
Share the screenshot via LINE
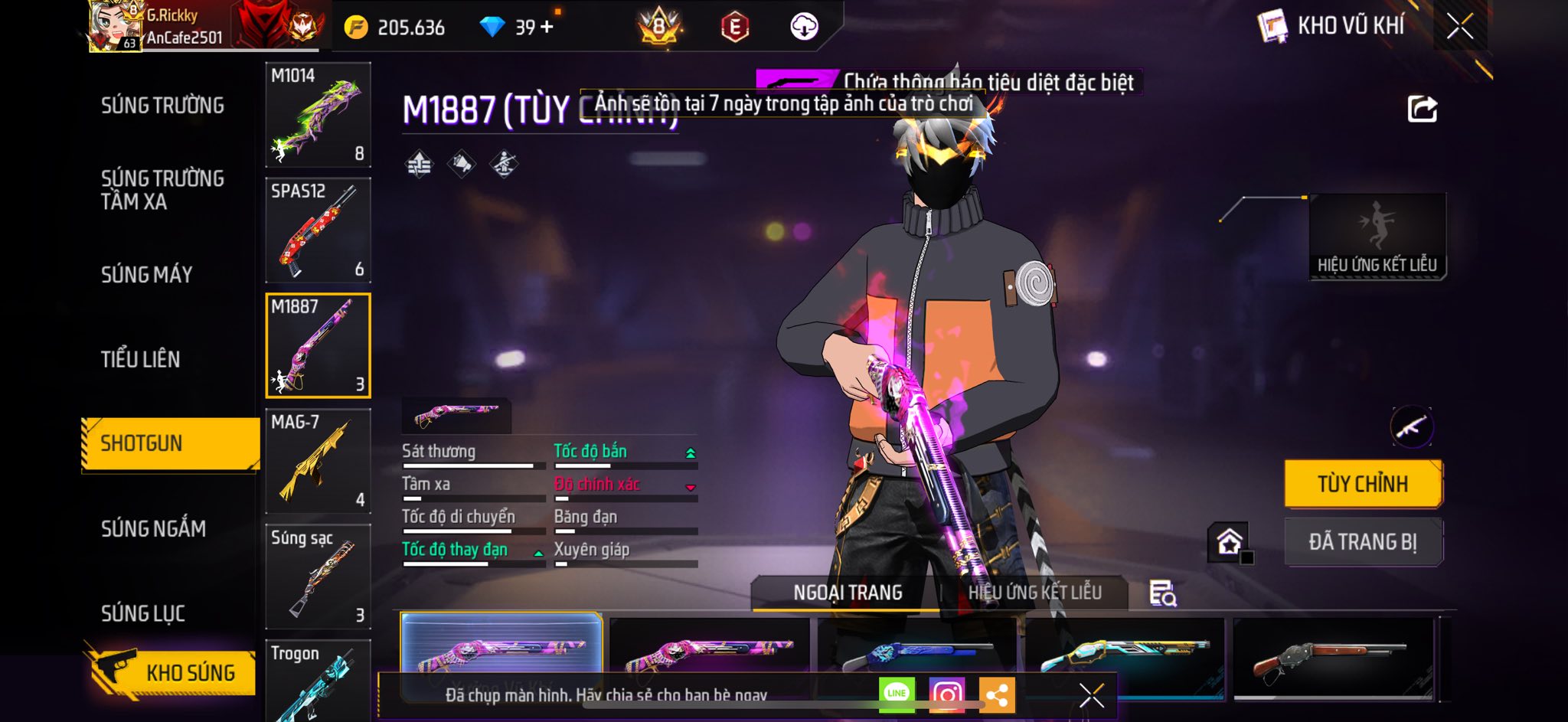pyautogui.click(x=897, y=694)
